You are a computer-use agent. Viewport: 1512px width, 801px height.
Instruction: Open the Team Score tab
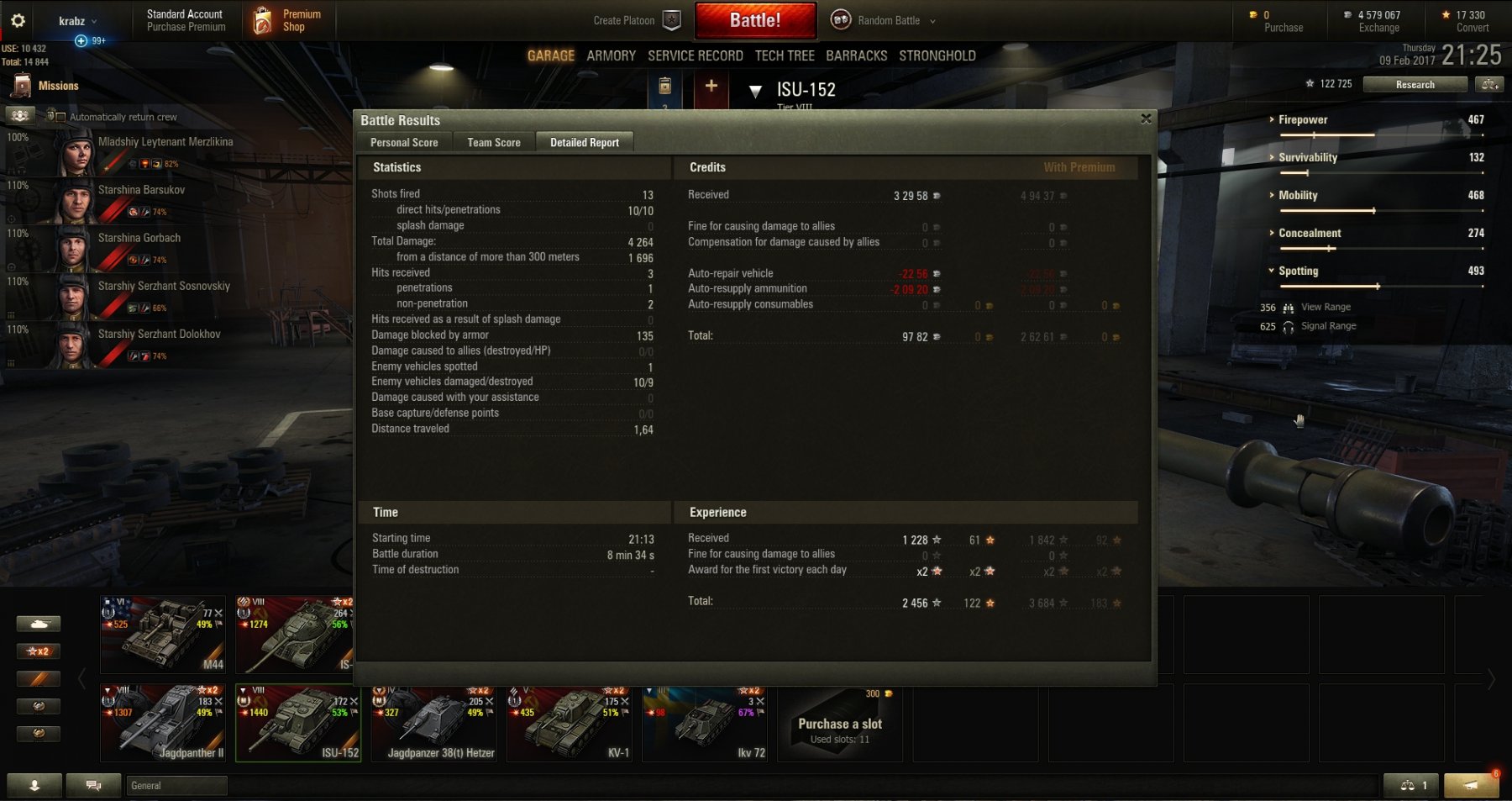(494, 143)
